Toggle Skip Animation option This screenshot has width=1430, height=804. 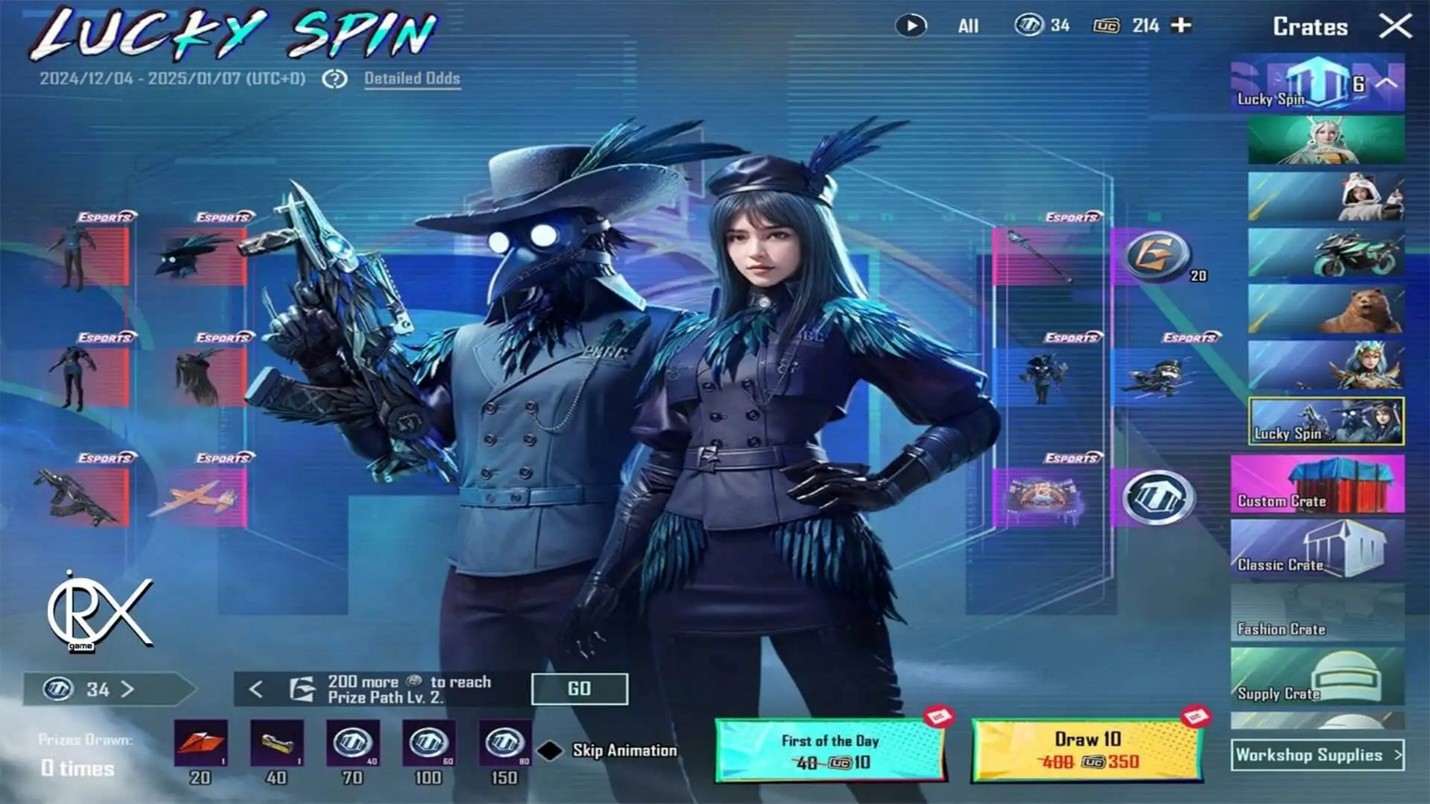[551, 750]
